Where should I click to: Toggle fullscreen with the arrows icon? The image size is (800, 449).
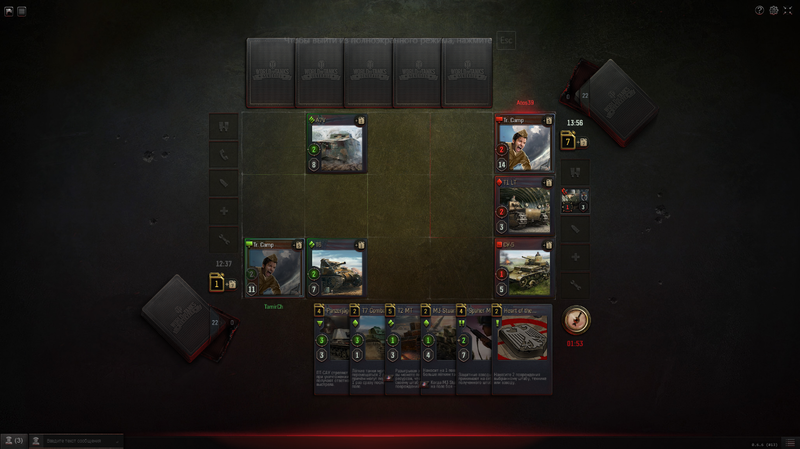[788, 11]
